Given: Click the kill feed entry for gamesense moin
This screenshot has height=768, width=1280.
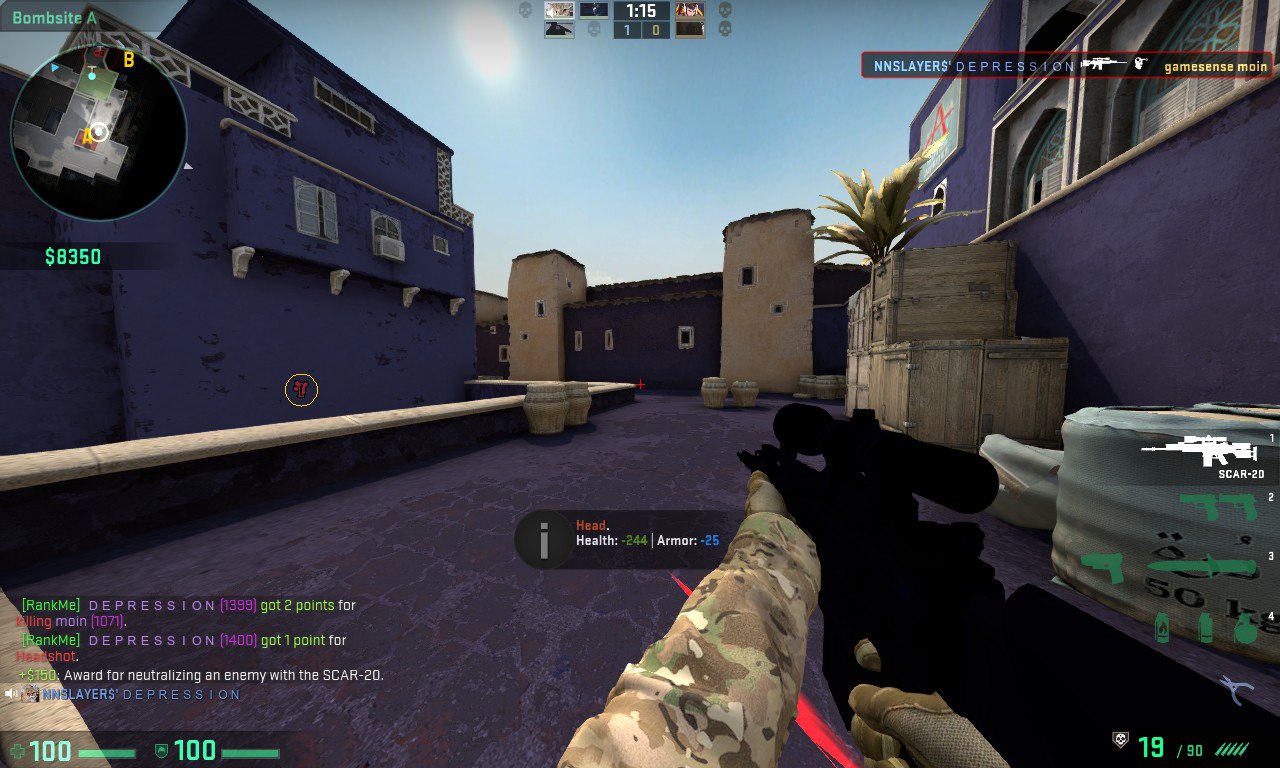Looking at the screenshot, I should point(1066,66).
